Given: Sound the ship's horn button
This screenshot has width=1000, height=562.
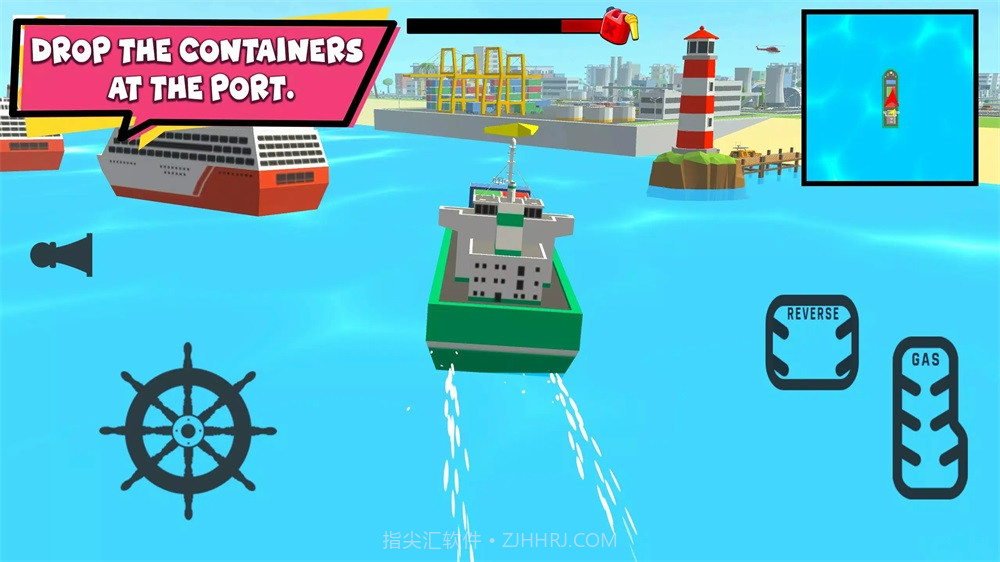Looking at the screenshot, I should point(63,255).
